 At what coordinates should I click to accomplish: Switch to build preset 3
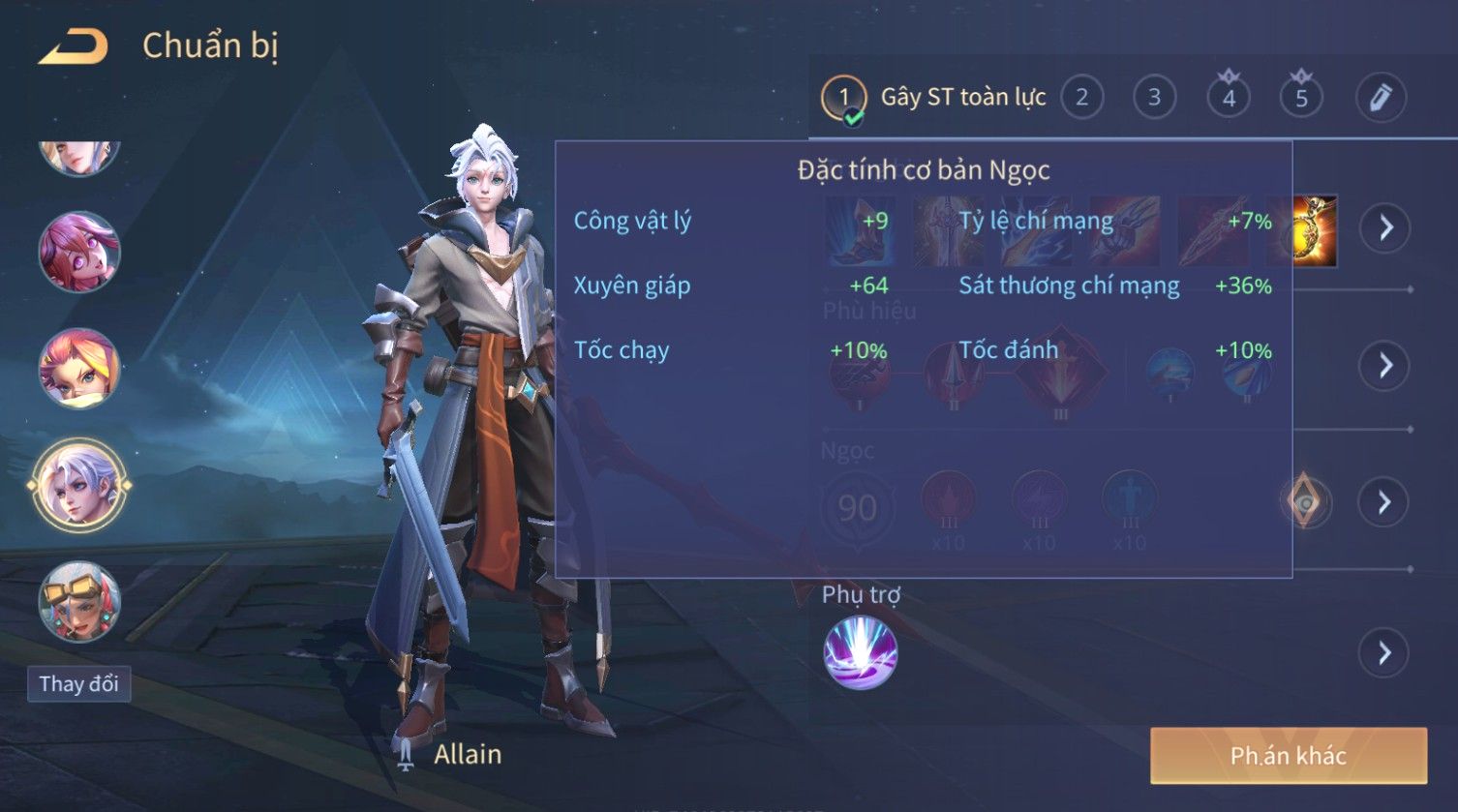coord(1154,98)
